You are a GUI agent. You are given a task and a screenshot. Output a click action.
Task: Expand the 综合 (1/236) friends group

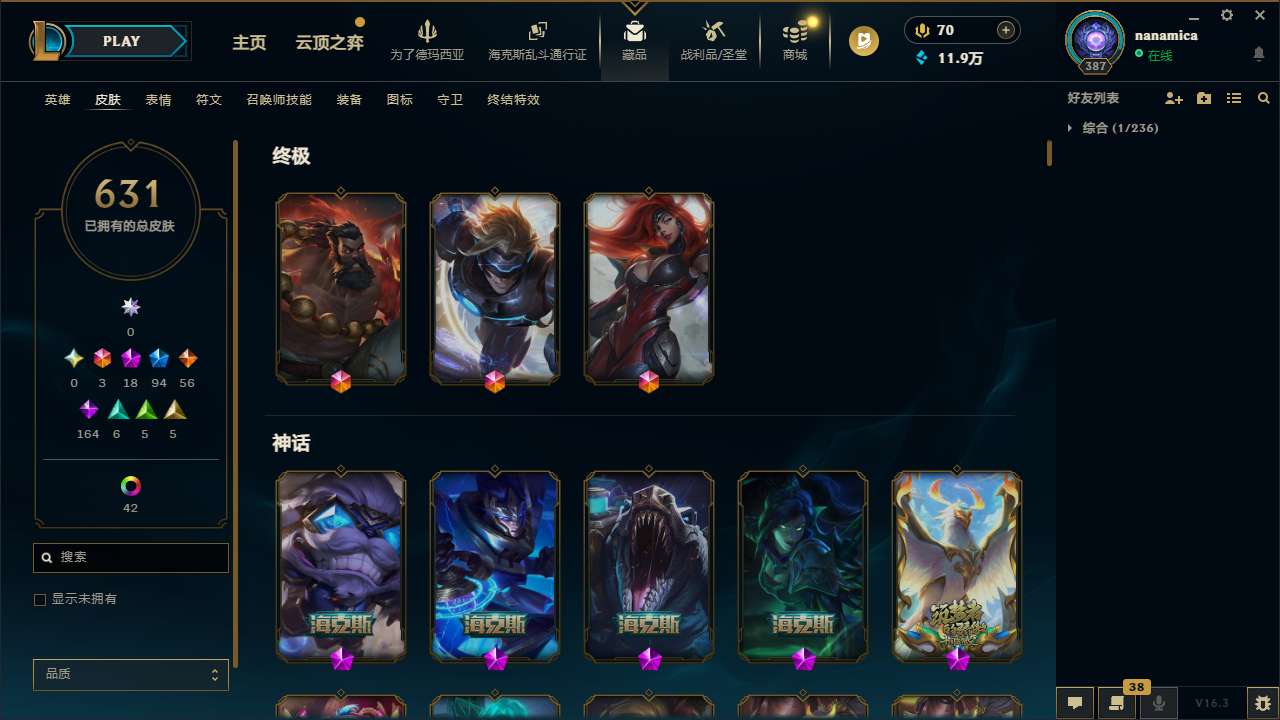1113,128
